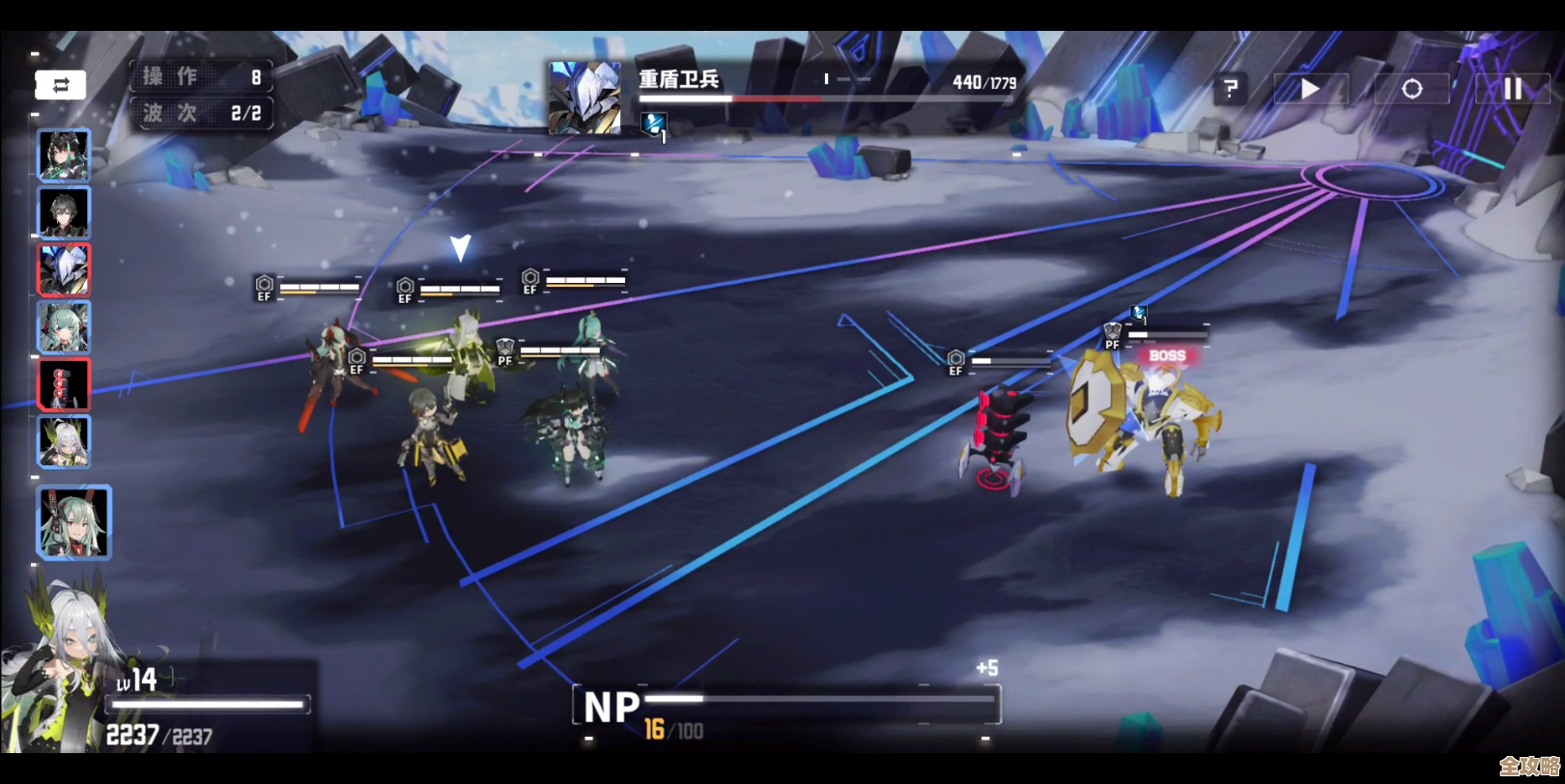This screenshot has width=1565, height=784.
Task: Click the swap arrows button
Action: point(61,86)
